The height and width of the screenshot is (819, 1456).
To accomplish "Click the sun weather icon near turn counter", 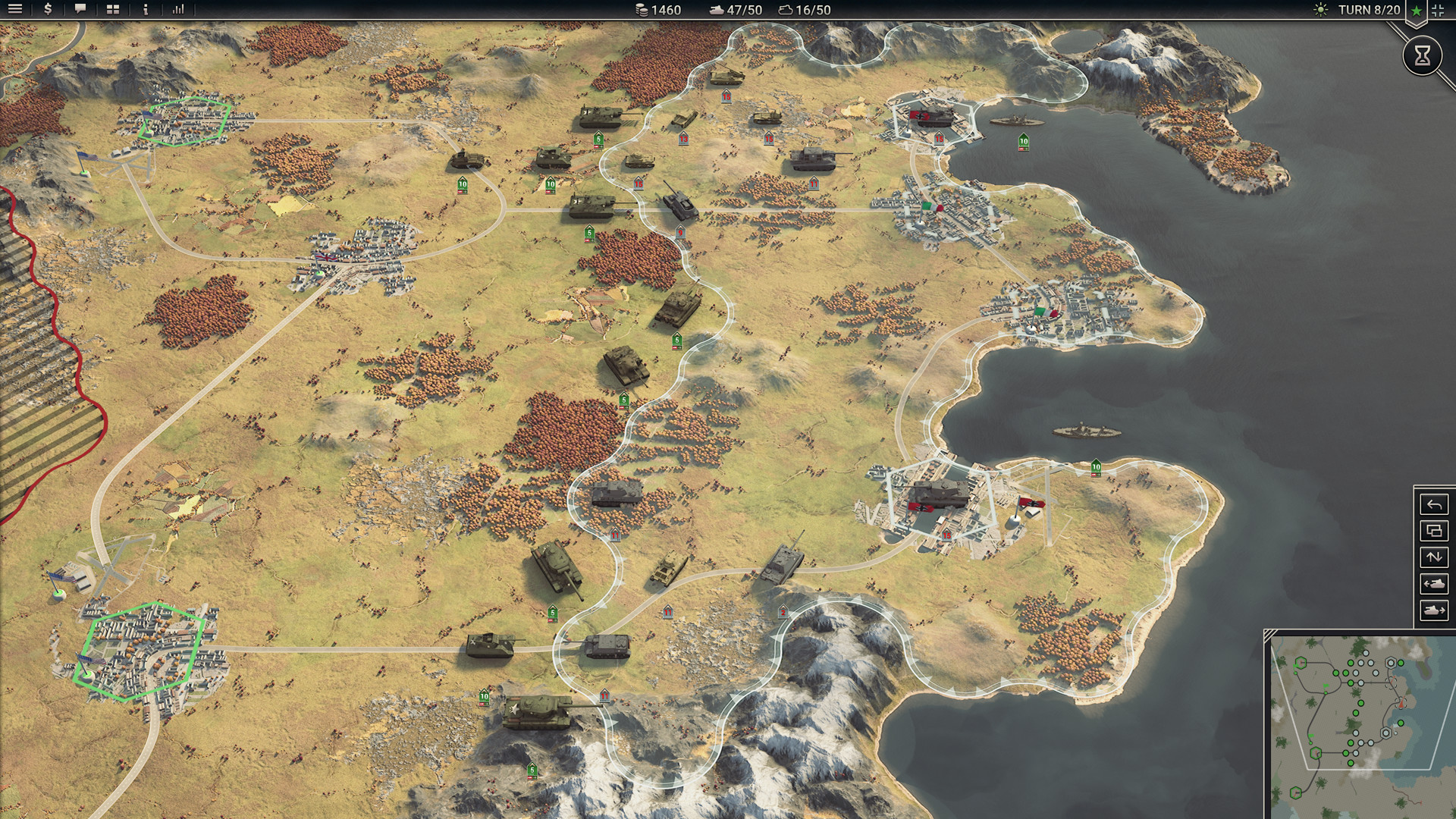I will point(1319,10).
